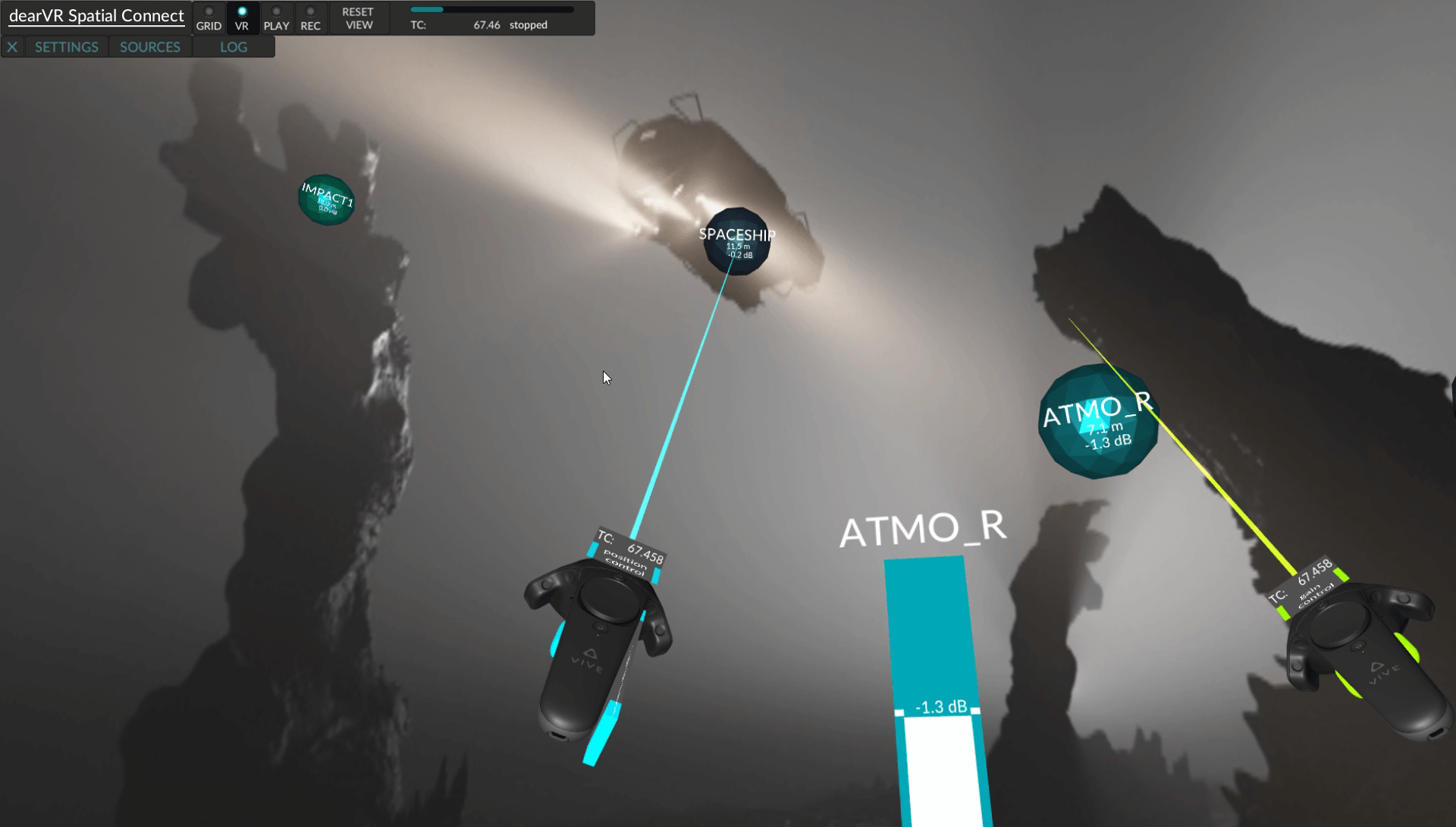The width and height of the screenshot is (1456, 827).
Task: Click the PLAY transport control
Action: tap(277, 18)
